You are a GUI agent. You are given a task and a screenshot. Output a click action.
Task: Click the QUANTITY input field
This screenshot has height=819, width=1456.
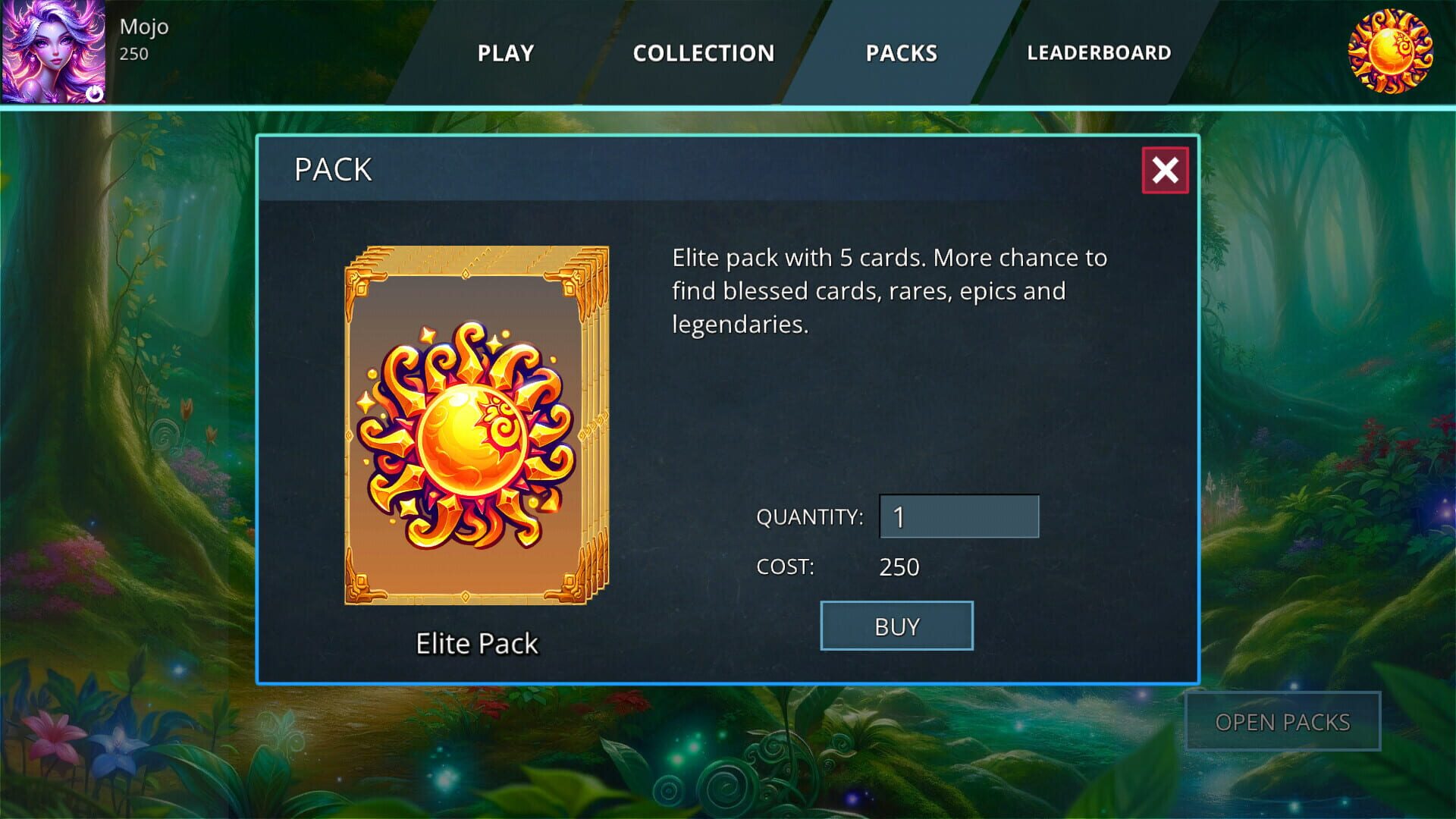[x=959, y=516]
